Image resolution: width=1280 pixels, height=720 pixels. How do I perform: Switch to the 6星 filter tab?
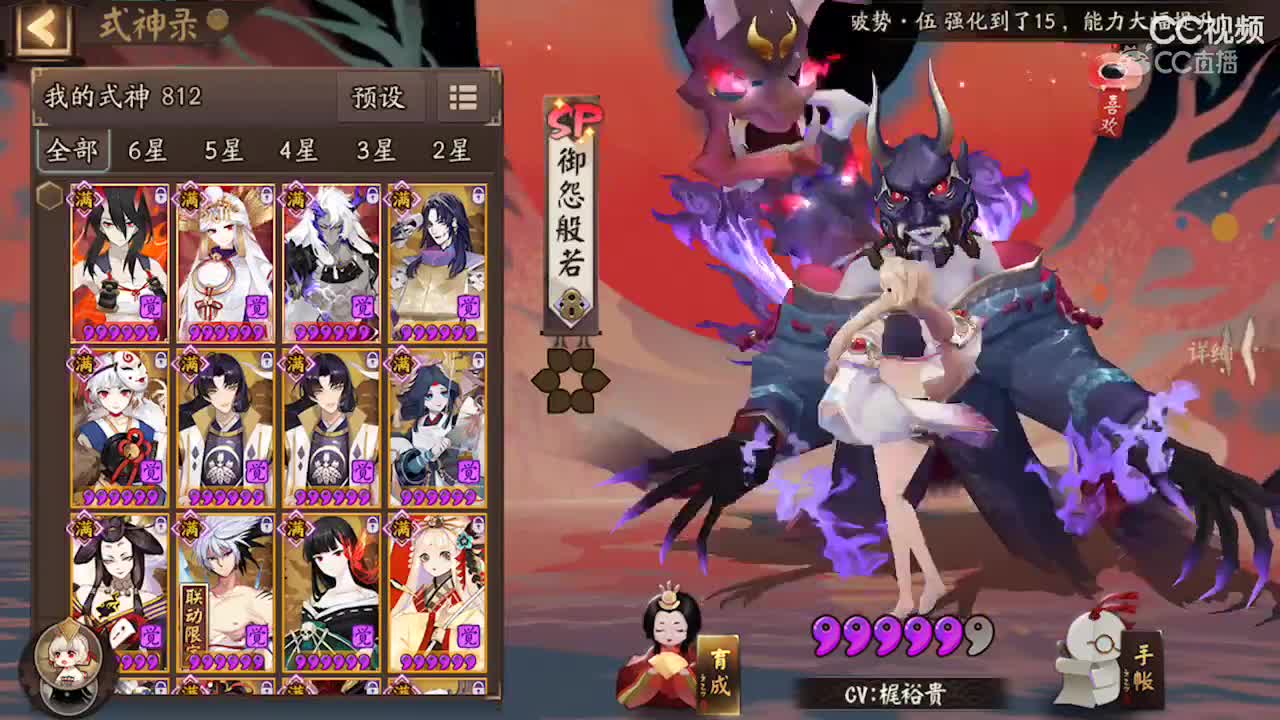click(x=147, y=150)
